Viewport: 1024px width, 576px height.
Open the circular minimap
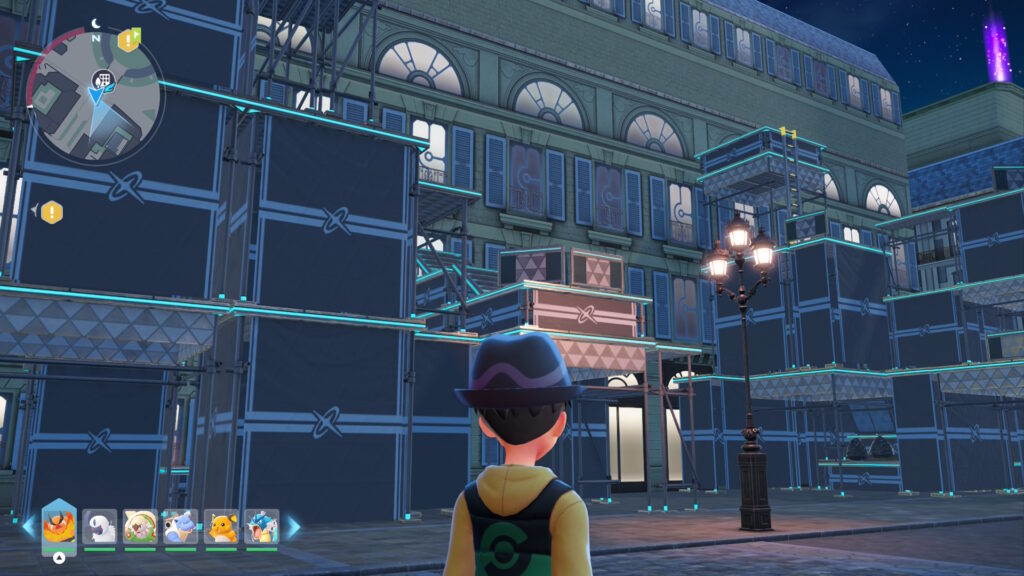94,95
